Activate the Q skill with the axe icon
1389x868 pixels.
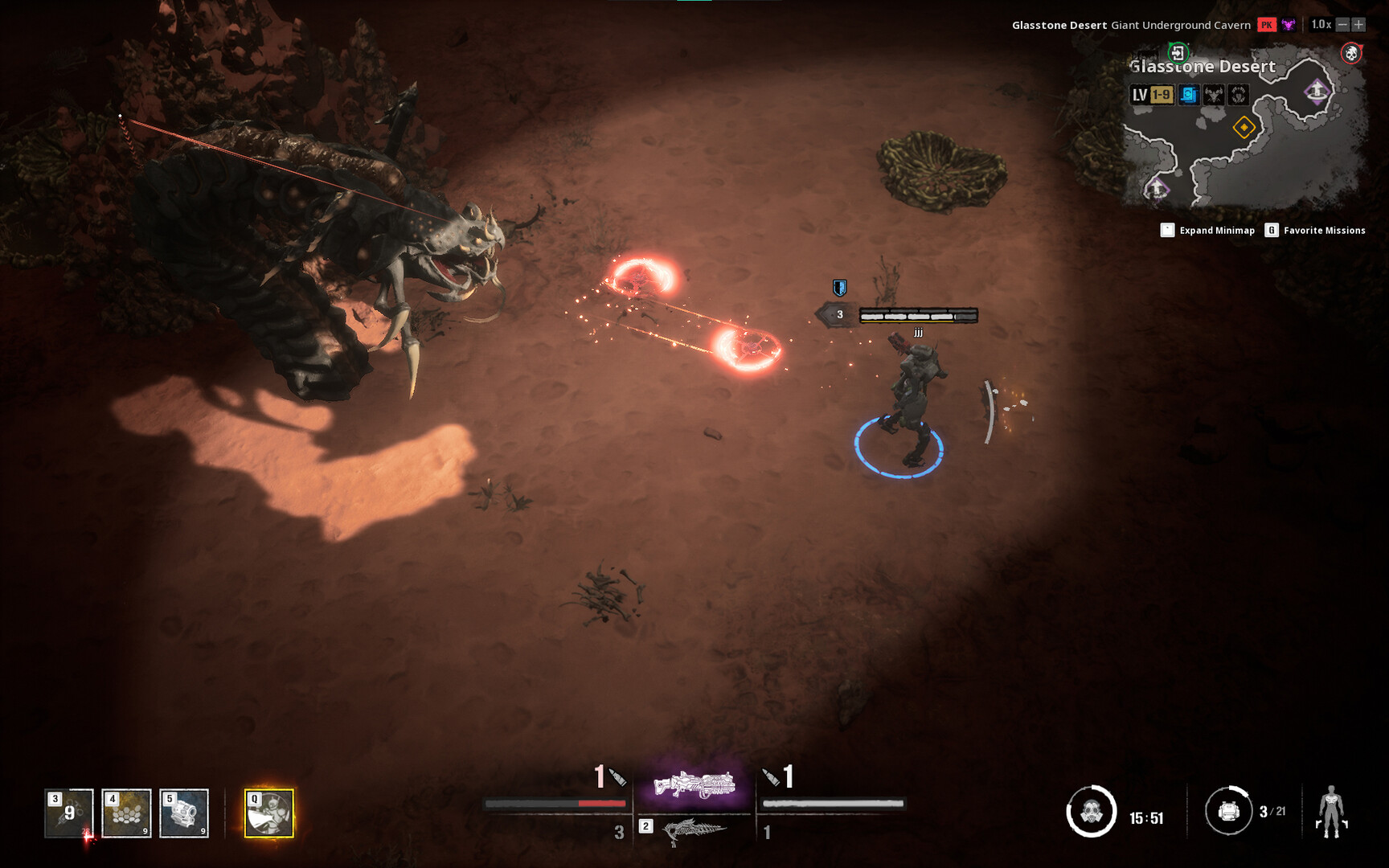pyautogui.click(x=270, y=813)
